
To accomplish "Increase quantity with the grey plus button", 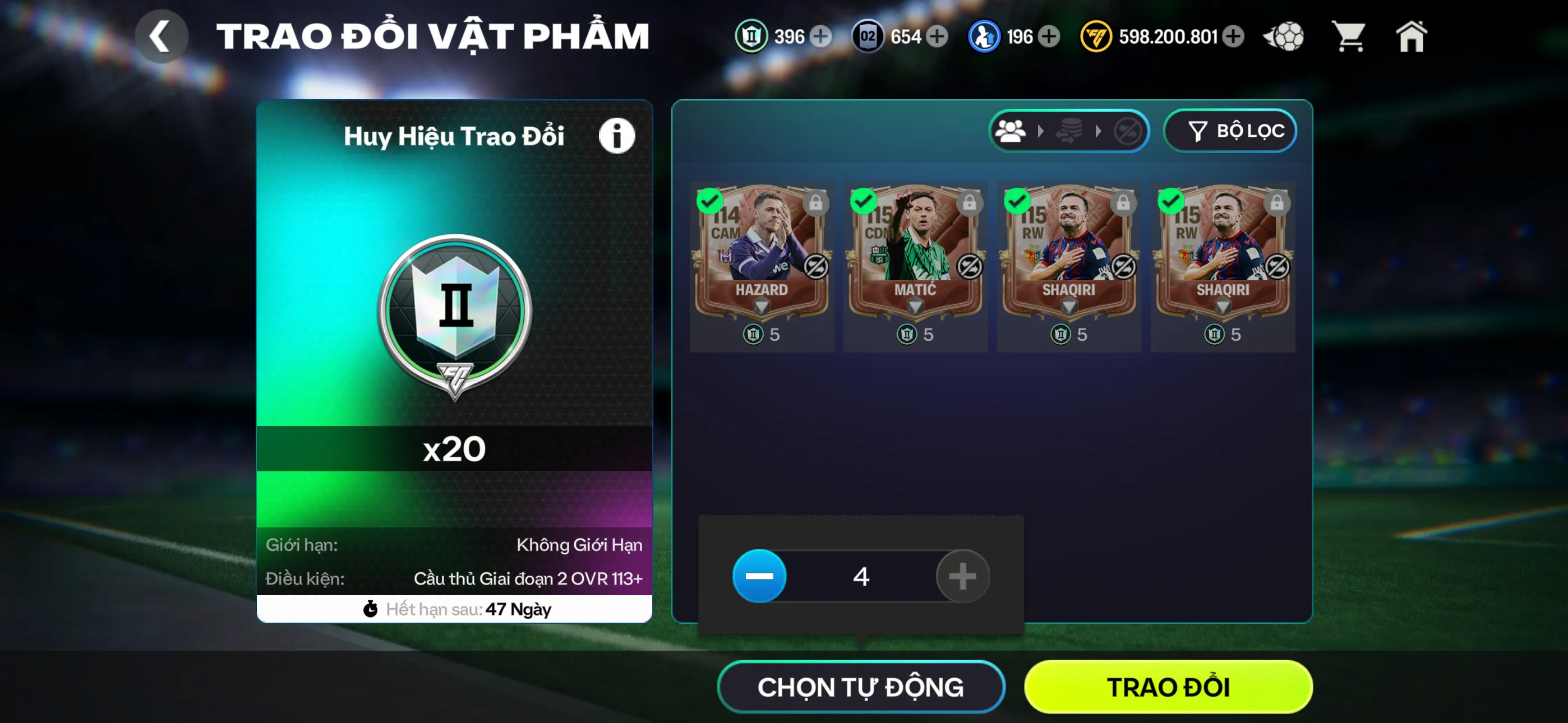I will [x=962, y=576].
